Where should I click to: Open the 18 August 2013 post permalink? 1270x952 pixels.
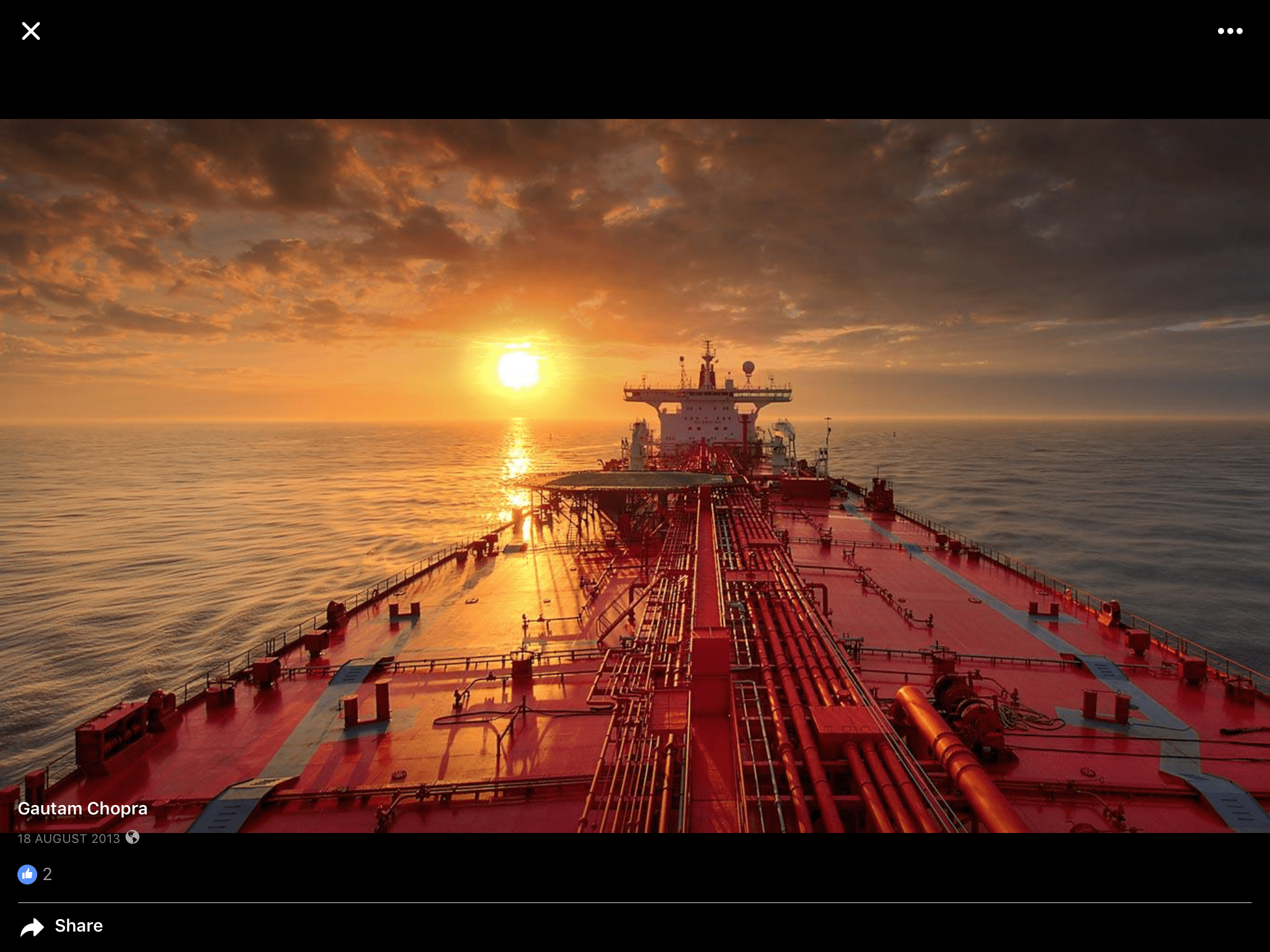(69, 839)
